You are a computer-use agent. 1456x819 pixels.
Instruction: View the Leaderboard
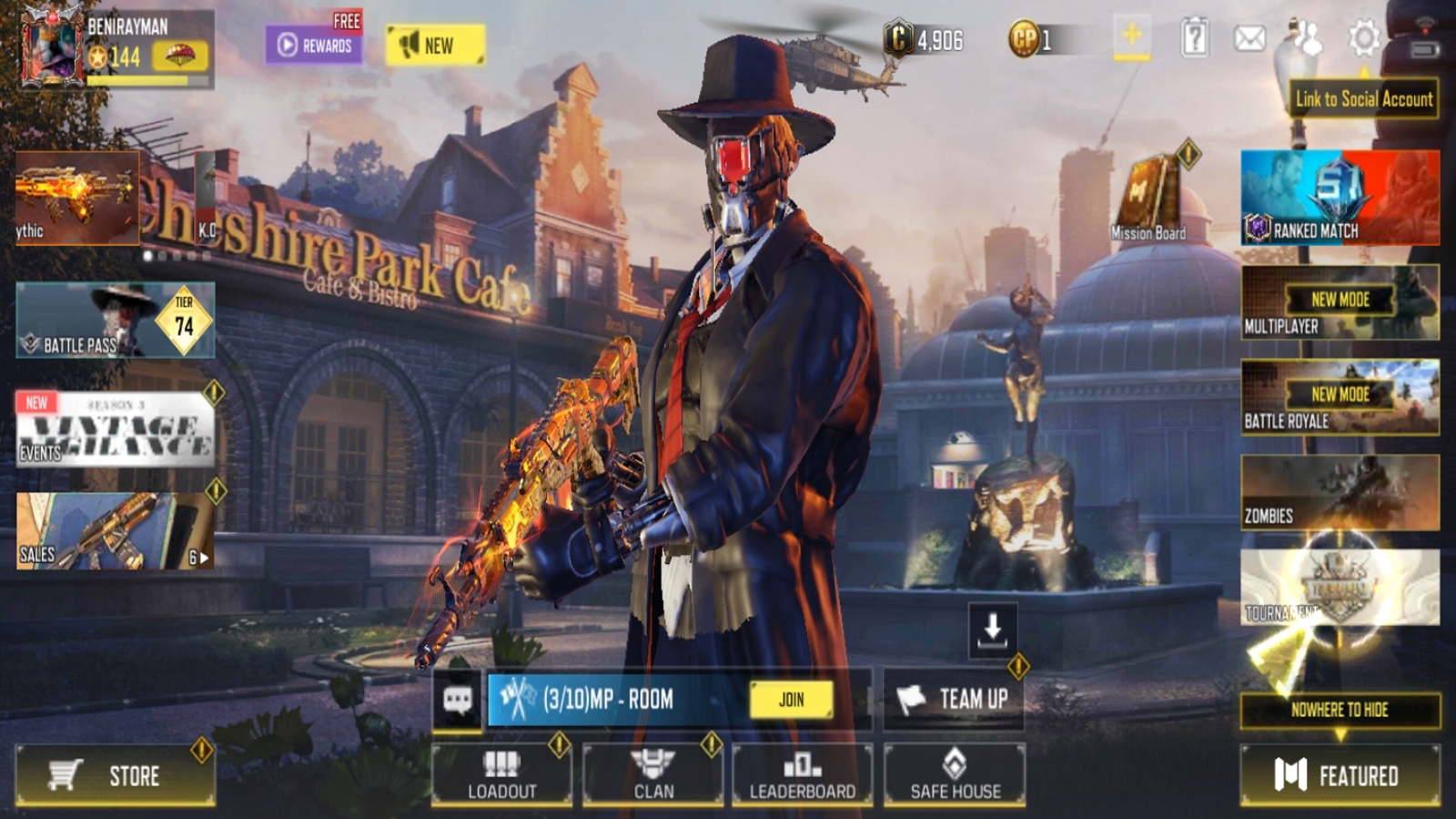pyautogui.click(x=802, y=775)
